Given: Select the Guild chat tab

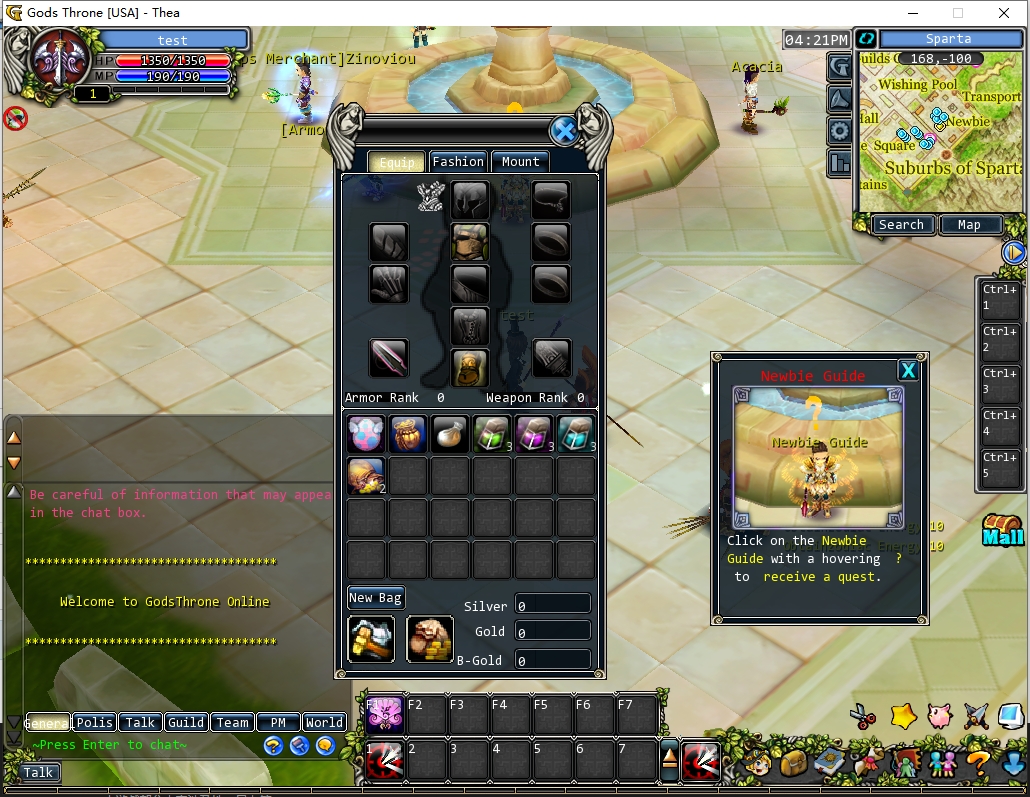Looking at the screenshot, I should pyautogui.click(x=186, y=722).
